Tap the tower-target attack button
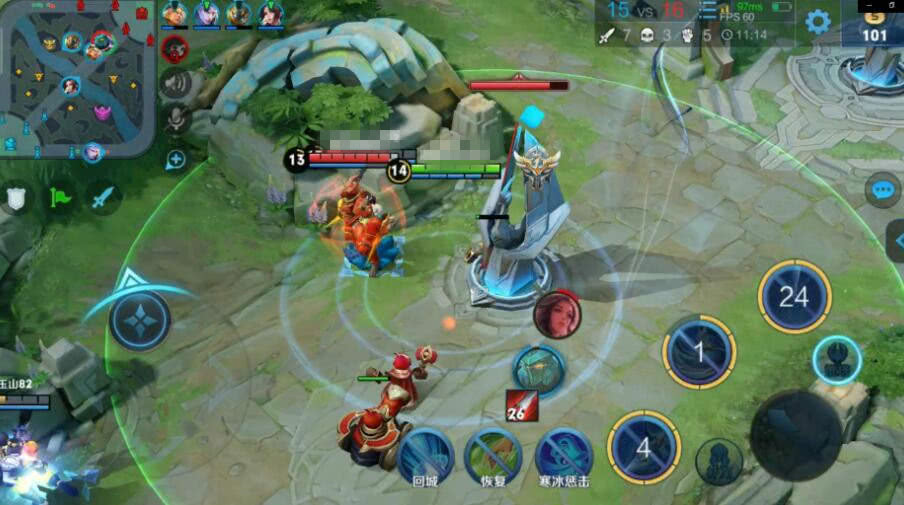This screenshot has width=904, height=505. [x=837, y=360]
